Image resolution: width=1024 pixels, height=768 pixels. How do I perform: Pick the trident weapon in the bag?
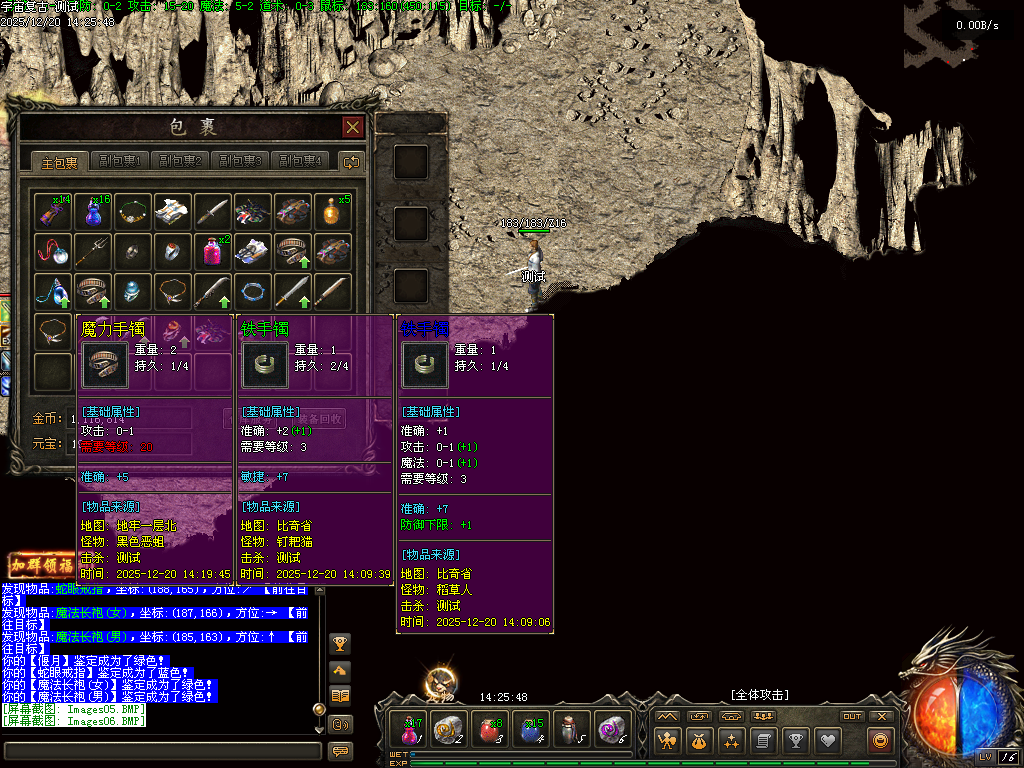(93, 251)
